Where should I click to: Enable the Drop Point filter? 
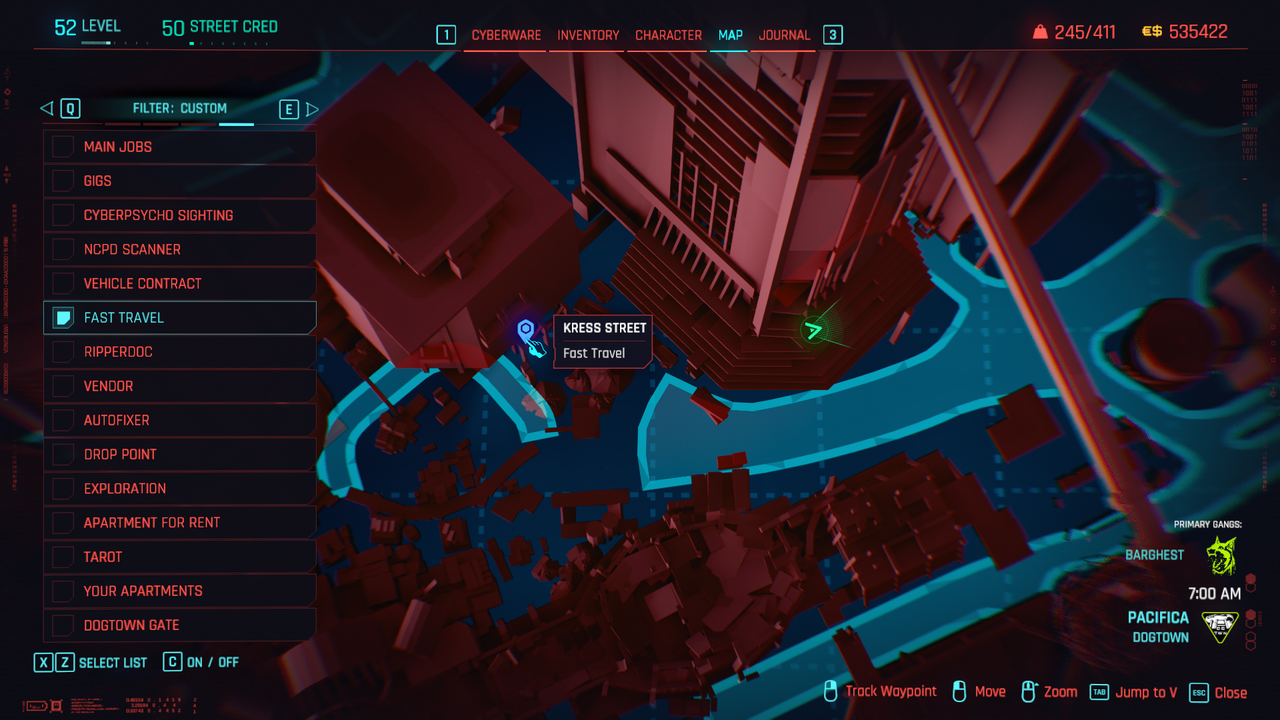click(x=63, y=454)
